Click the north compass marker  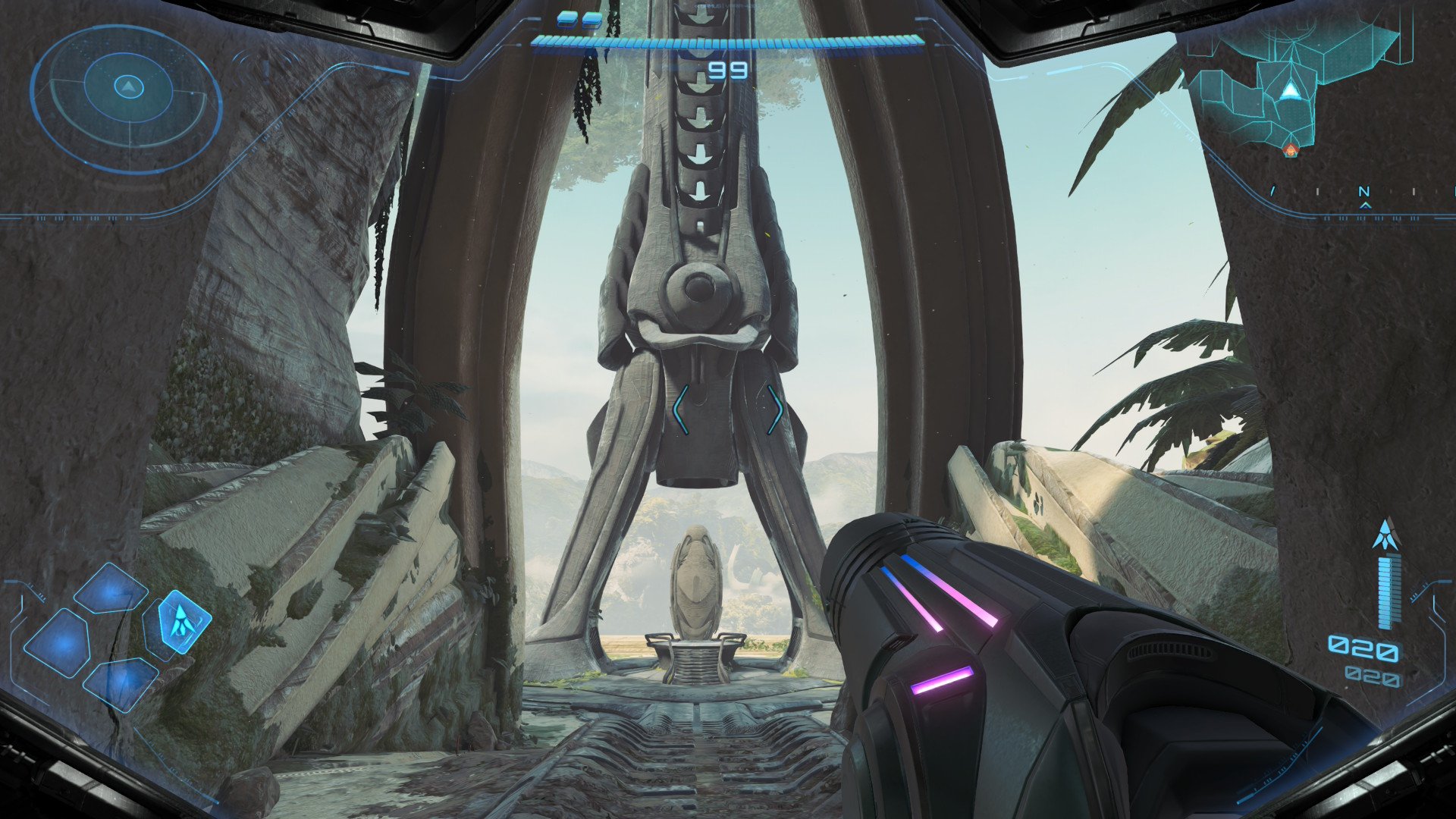coord(1364,193)
